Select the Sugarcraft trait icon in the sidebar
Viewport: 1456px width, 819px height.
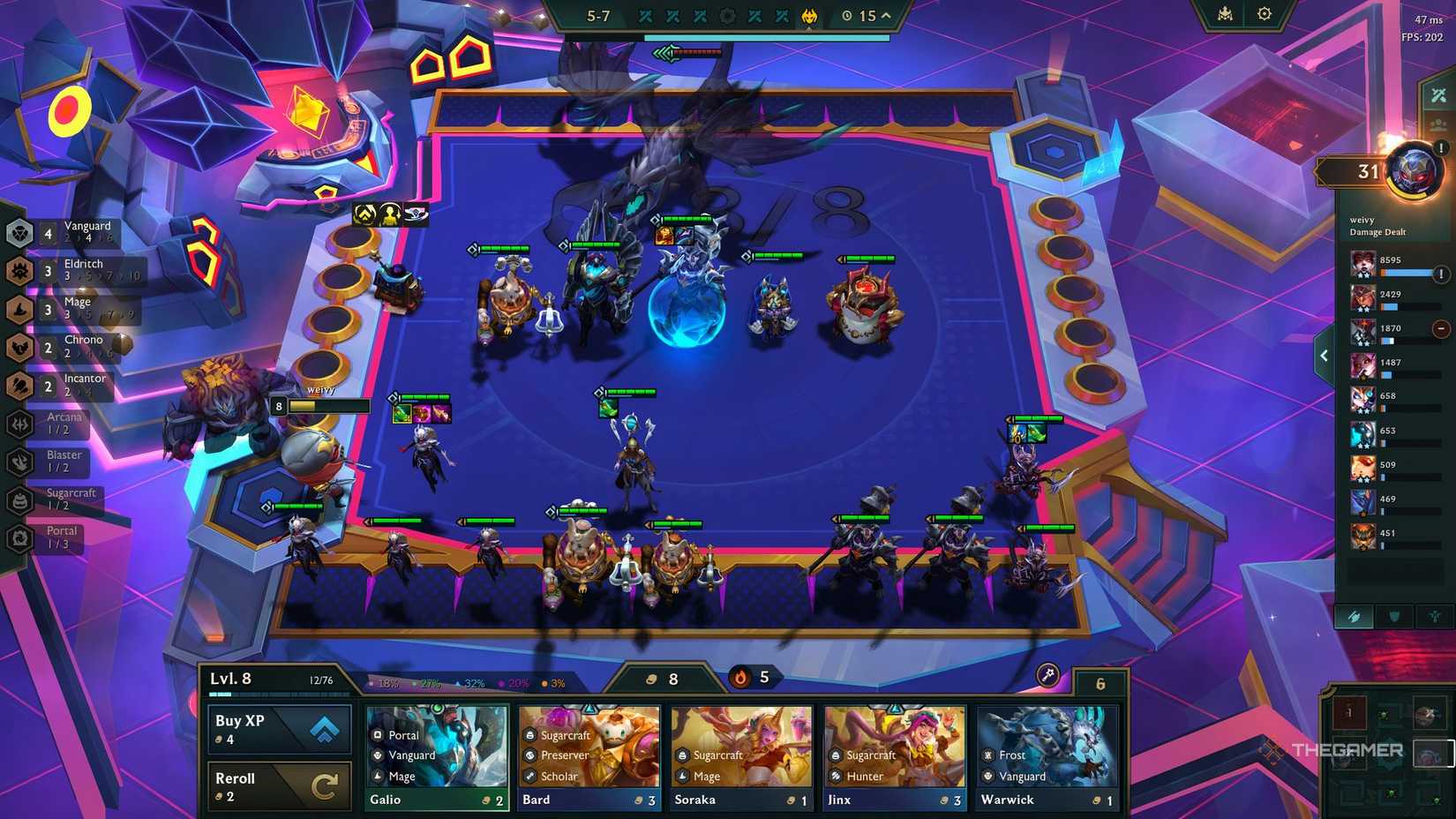19,501
